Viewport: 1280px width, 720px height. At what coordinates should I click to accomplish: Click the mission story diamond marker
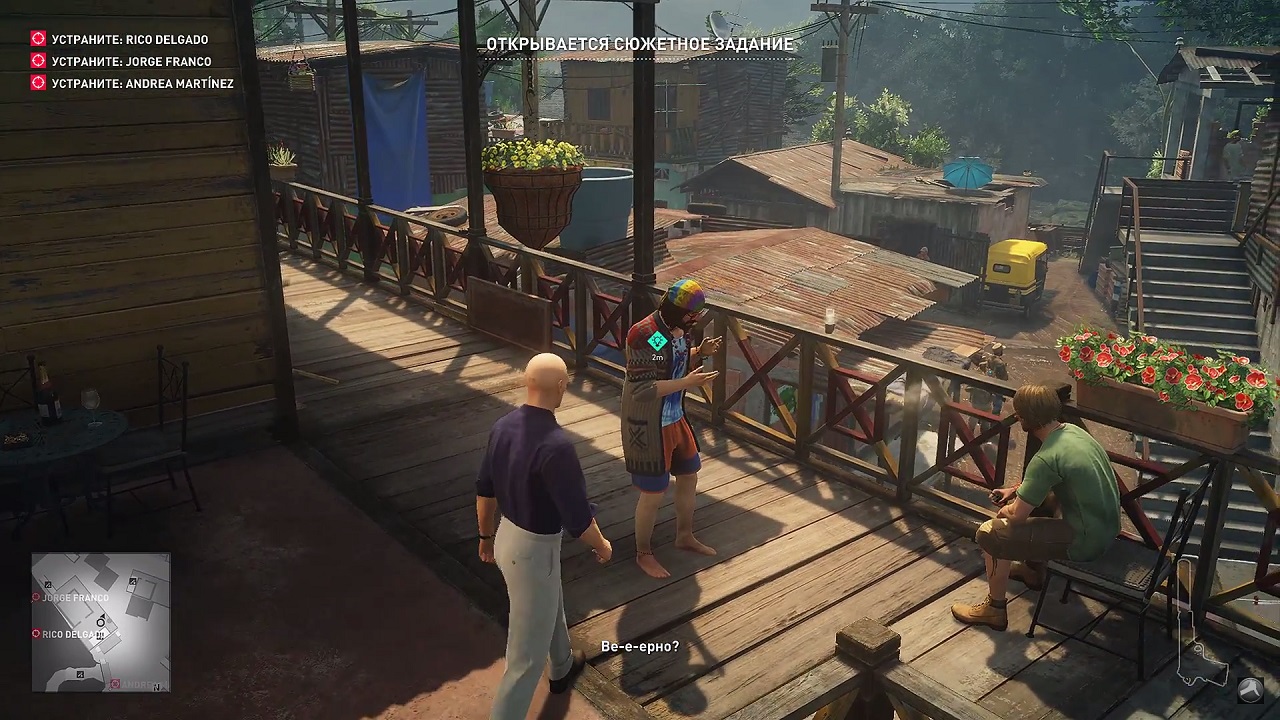coord(657,341)
